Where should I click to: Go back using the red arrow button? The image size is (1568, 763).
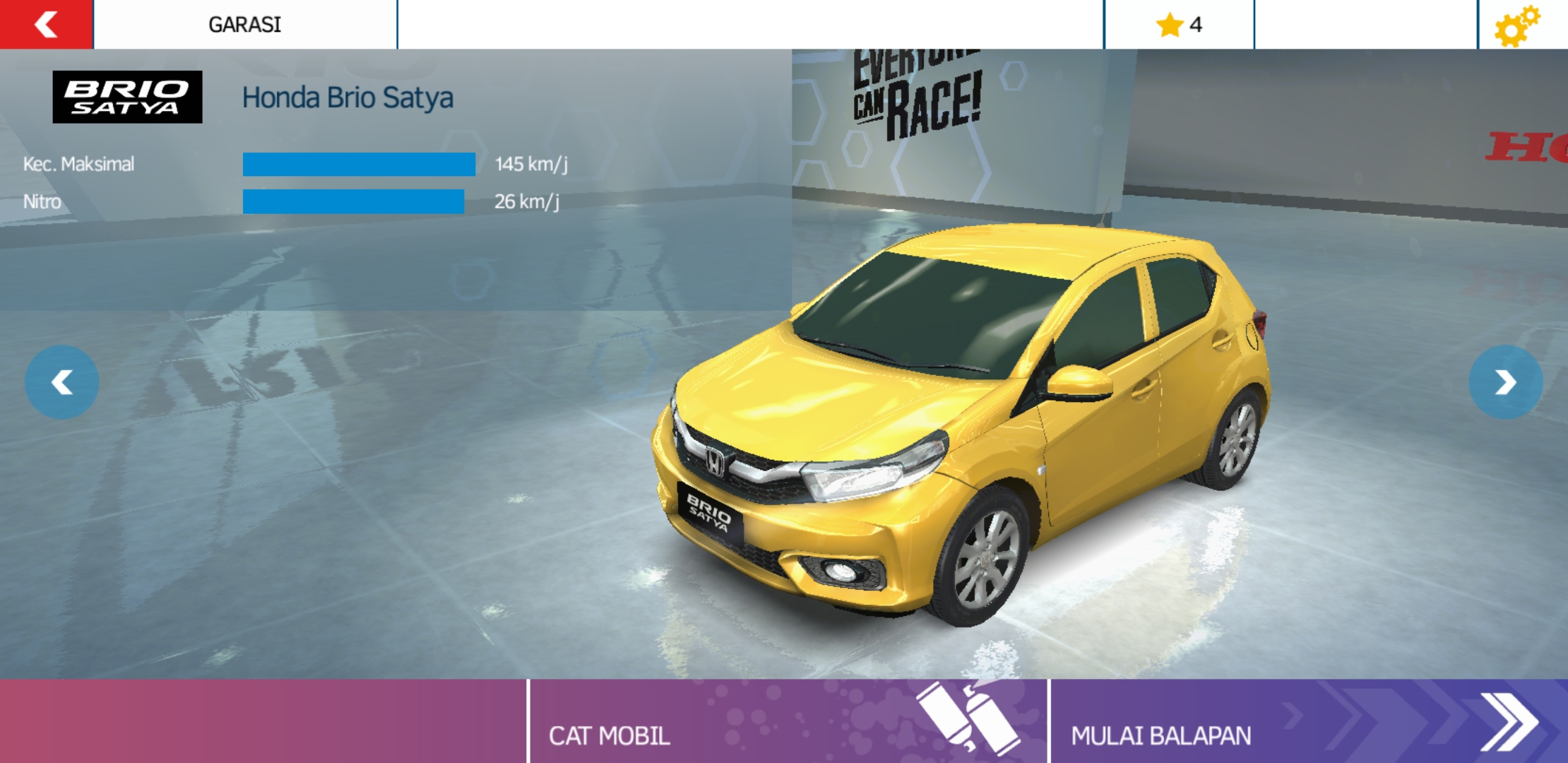coord(46,25)
